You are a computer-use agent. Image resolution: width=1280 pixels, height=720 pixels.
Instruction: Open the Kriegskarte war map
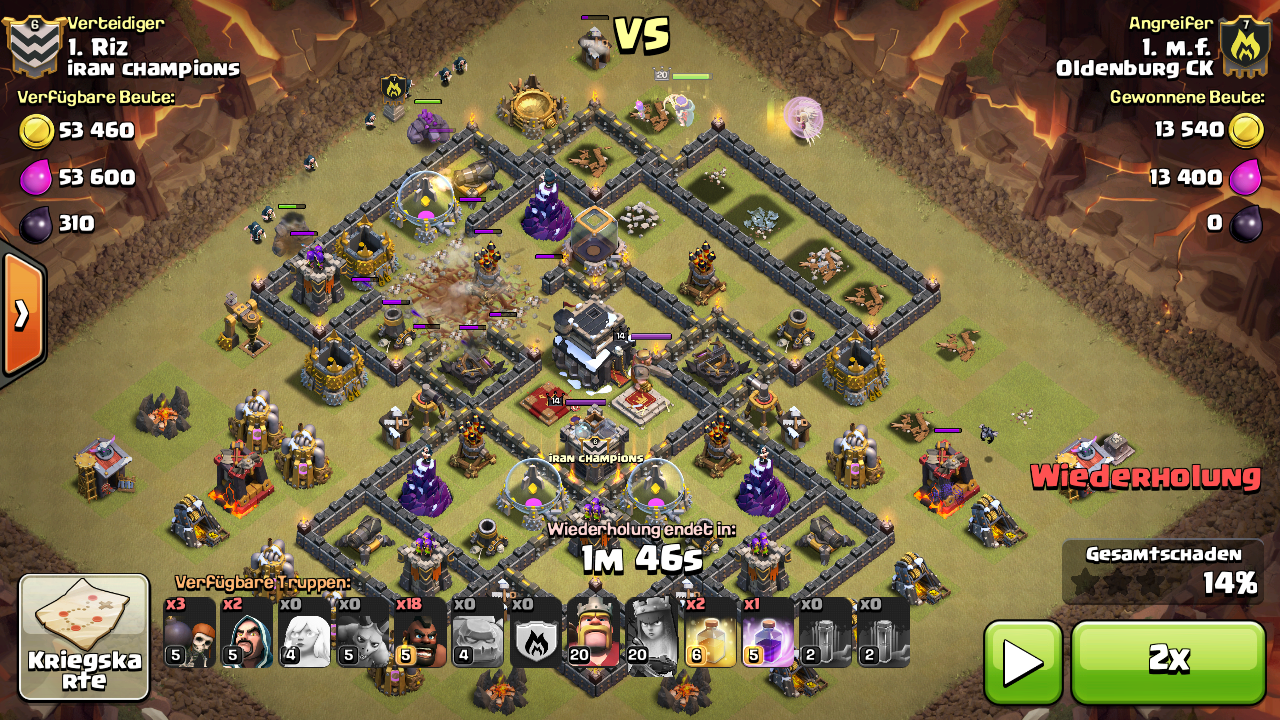(x=84, y=636)
